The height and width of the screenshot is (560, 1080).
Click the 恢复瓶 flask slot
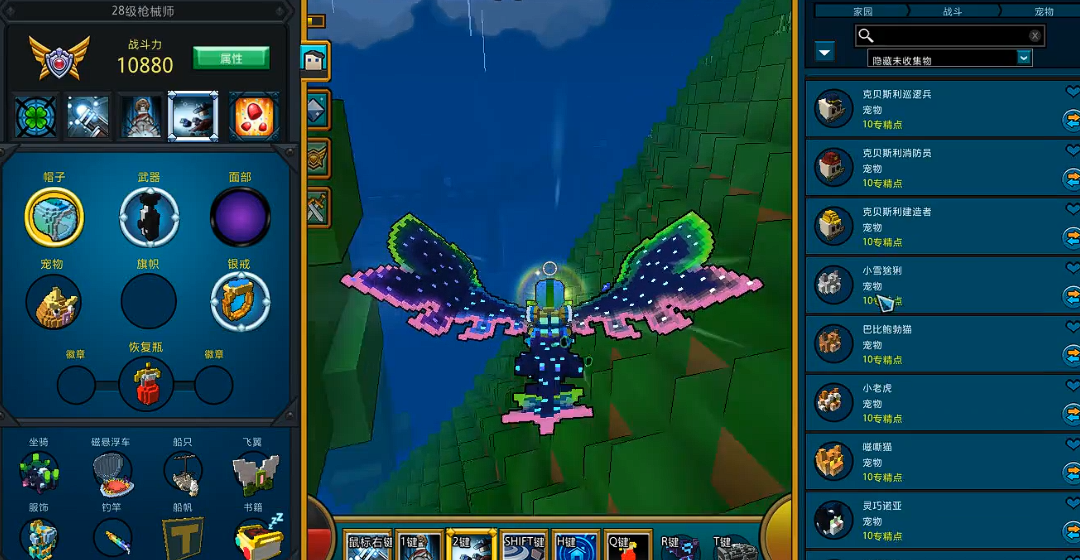[x=146, y=384]
